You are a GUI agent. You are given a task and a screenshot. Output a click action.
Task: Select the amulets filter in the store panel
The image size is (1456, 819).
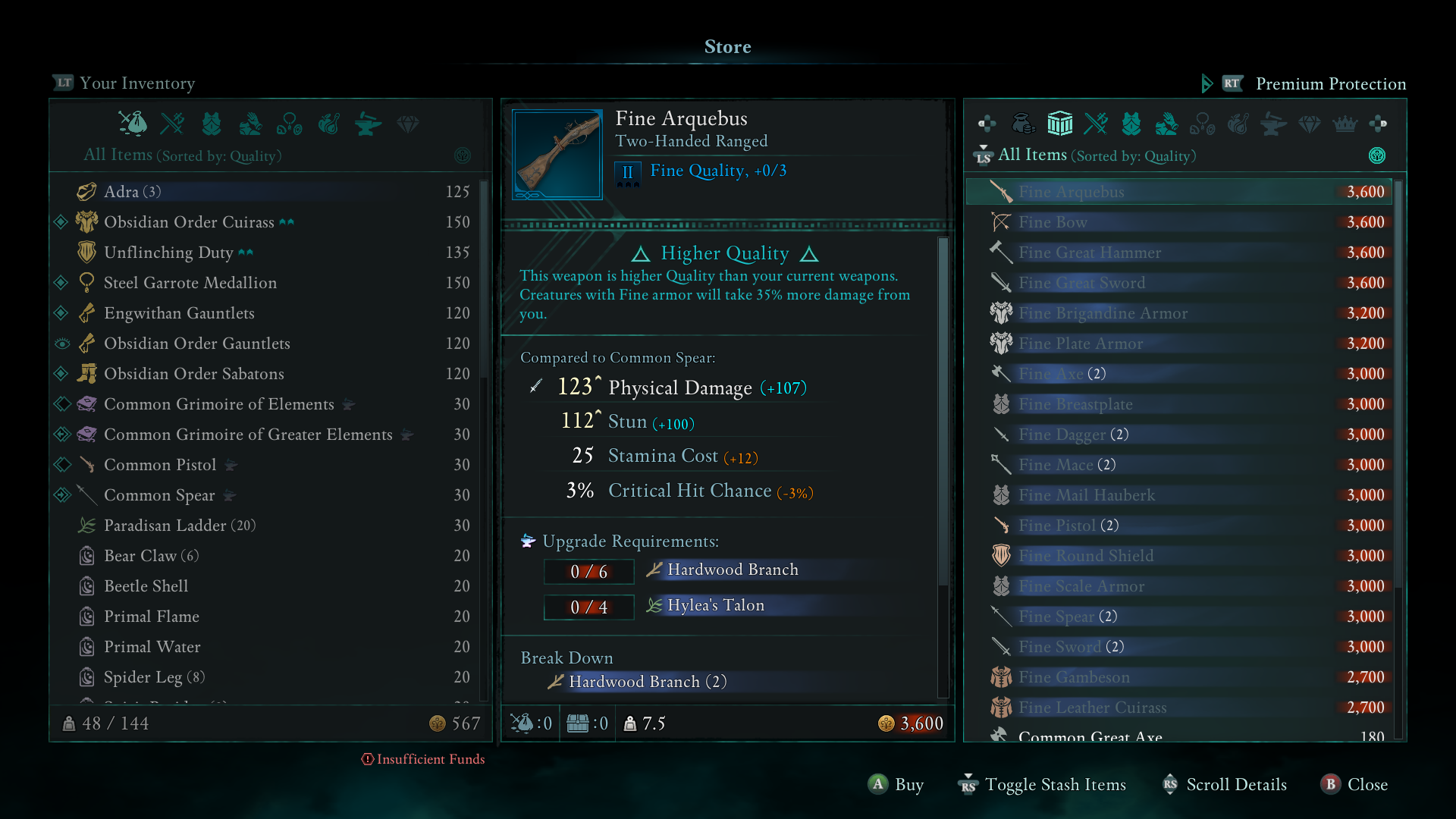click(1203, 124)
